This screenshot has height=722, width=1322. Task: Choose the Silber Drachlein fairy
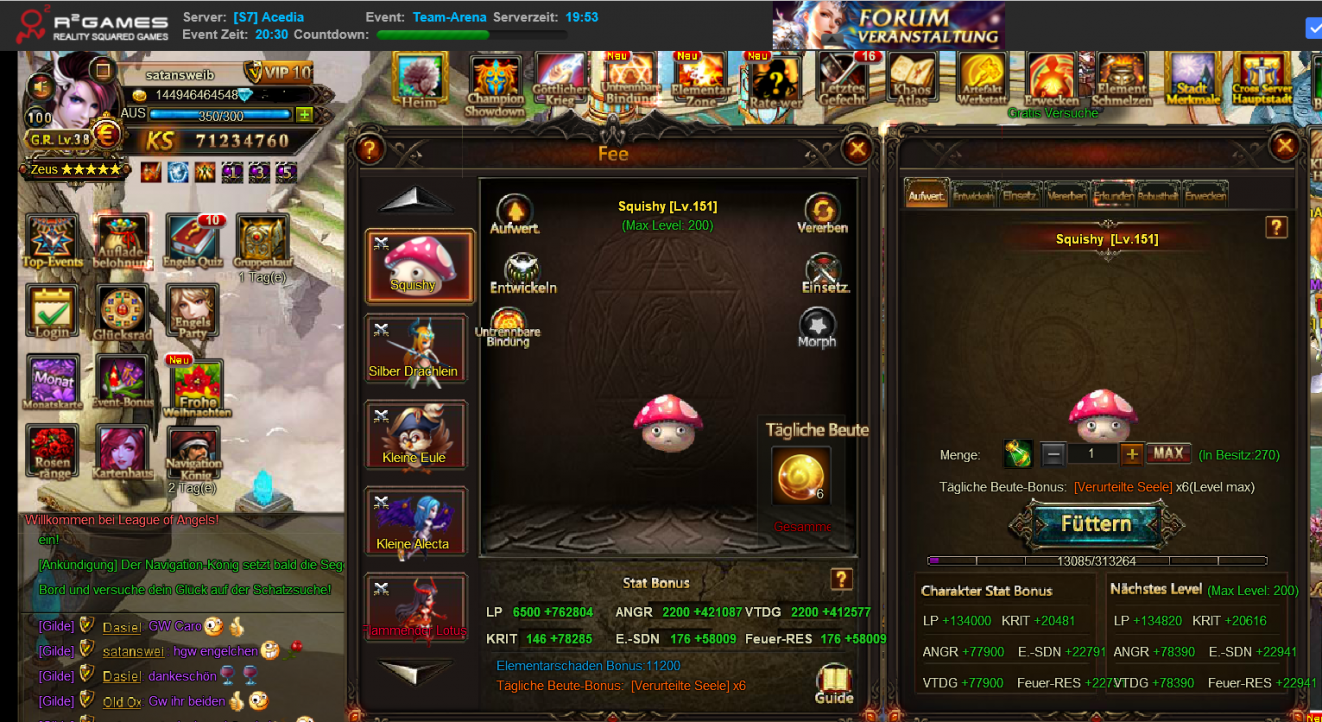415,349
